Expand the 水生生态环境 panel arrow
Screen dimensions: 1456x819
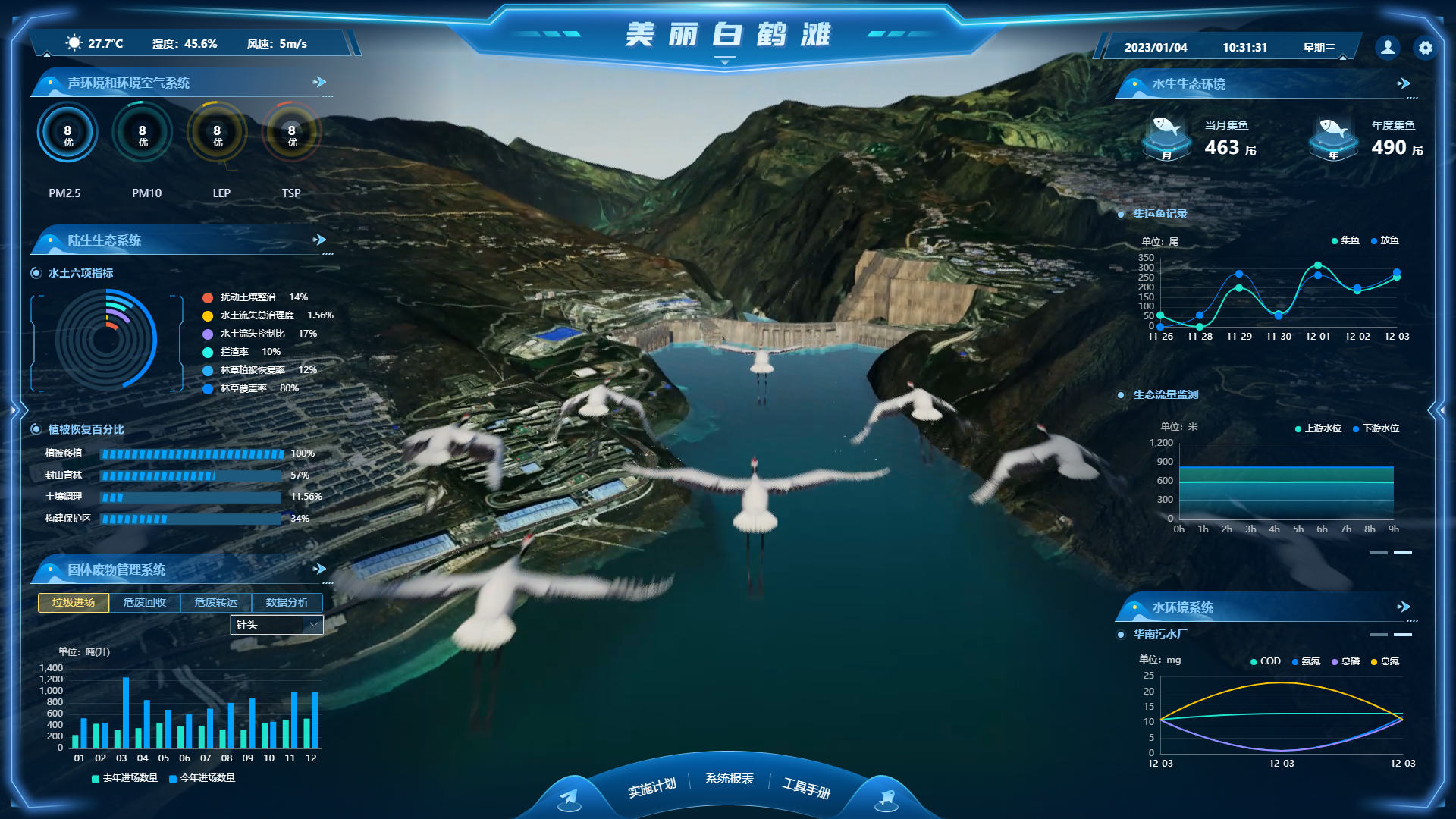pos(1404,83)
